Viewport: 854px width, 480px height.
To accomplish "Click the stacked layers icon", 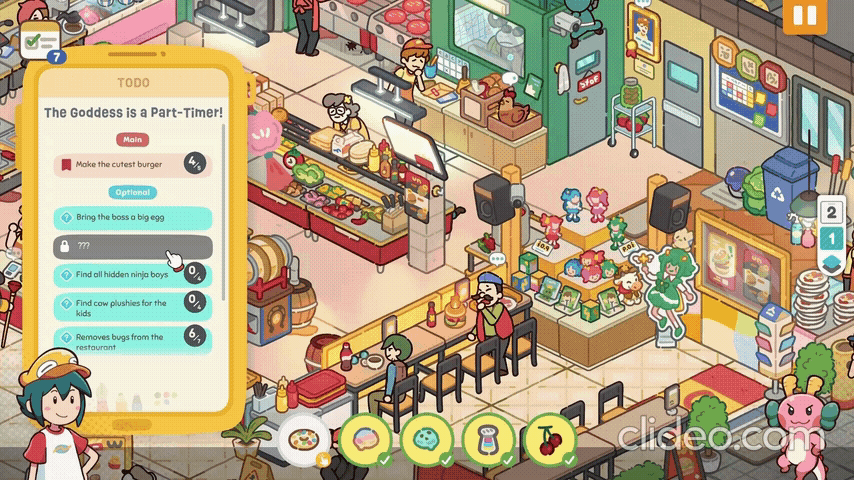I will [831, 263].
